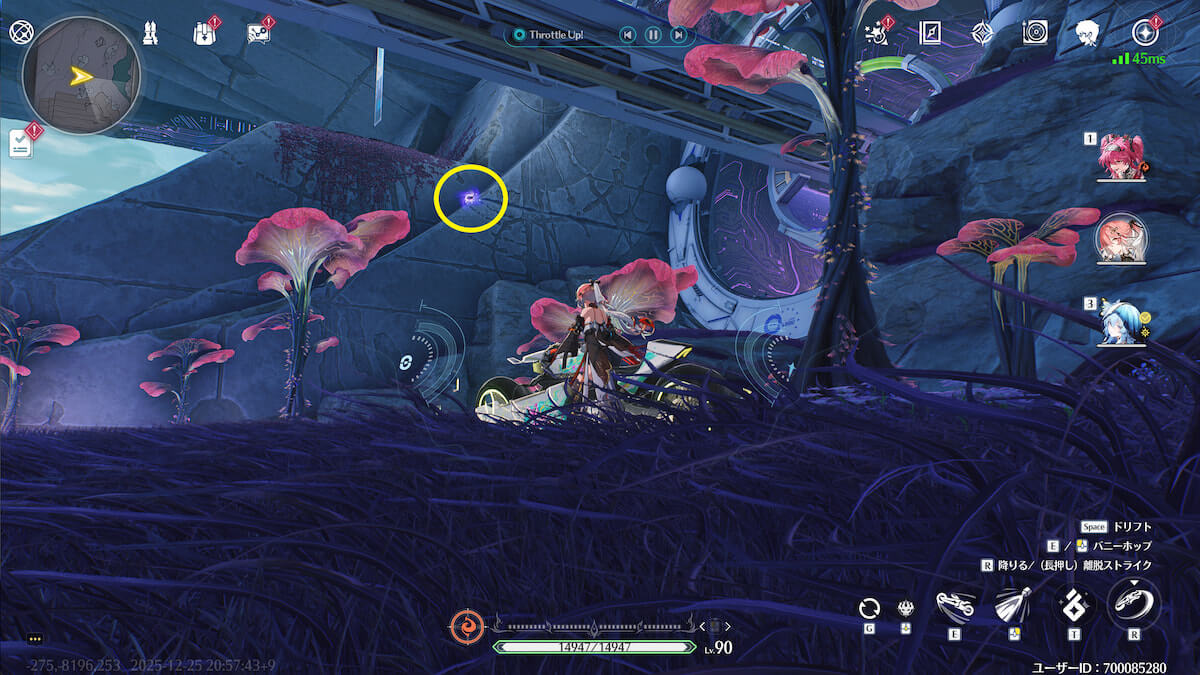Open the compass guidebook icon
The width and height of the screenshot is (1200, 675).
click(931, 33)
